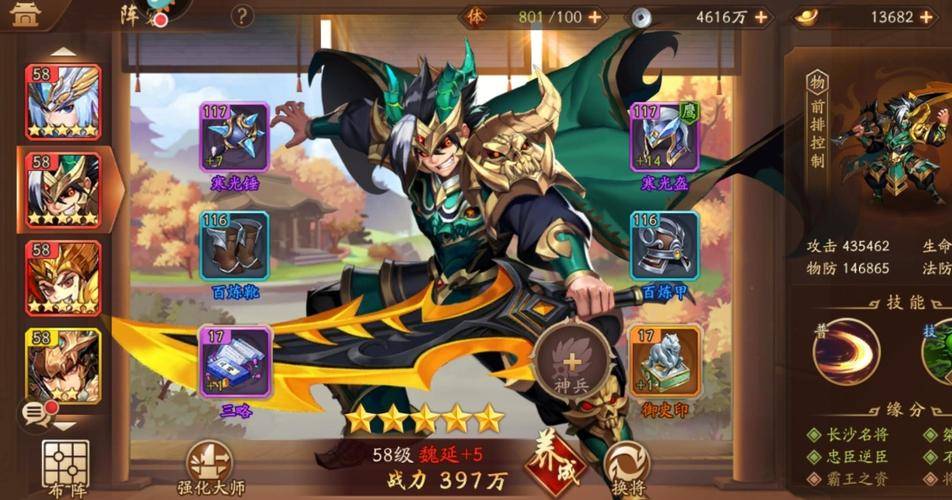Open the 百炼靴 boots slot
952x500 pixels.
[235, 246]
